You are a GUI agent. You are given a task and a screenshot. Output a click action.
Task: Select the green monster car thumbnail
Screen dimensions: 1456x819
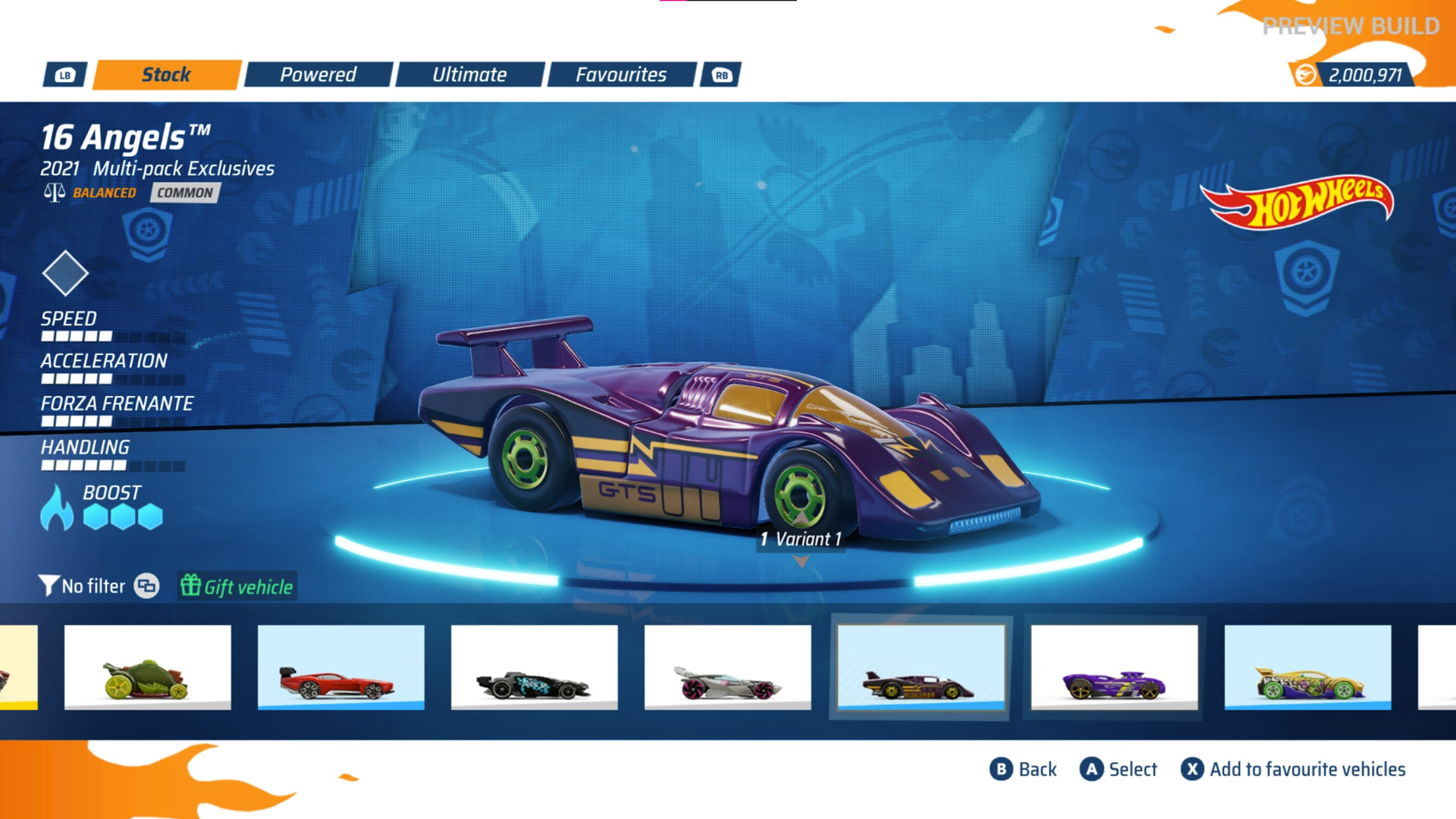[x=148, y=667]
